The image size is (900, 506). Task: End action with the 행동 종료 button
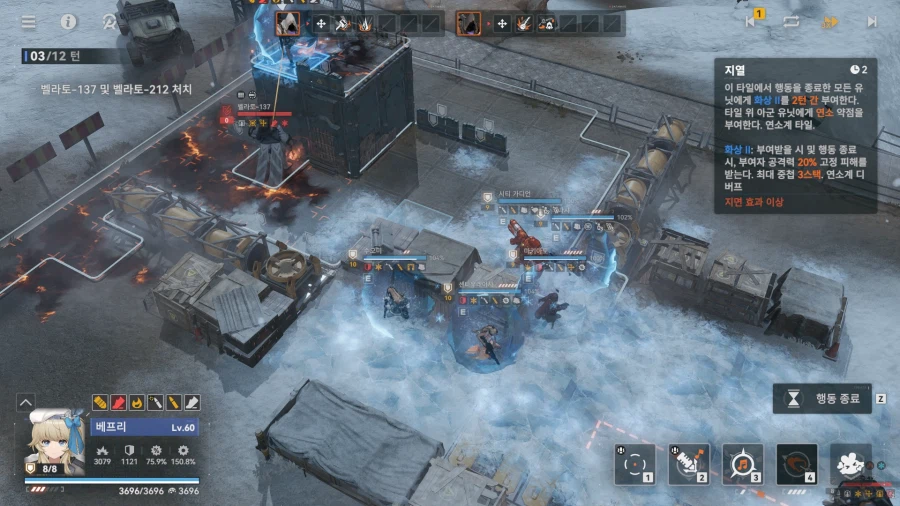(x=822, y=399)
